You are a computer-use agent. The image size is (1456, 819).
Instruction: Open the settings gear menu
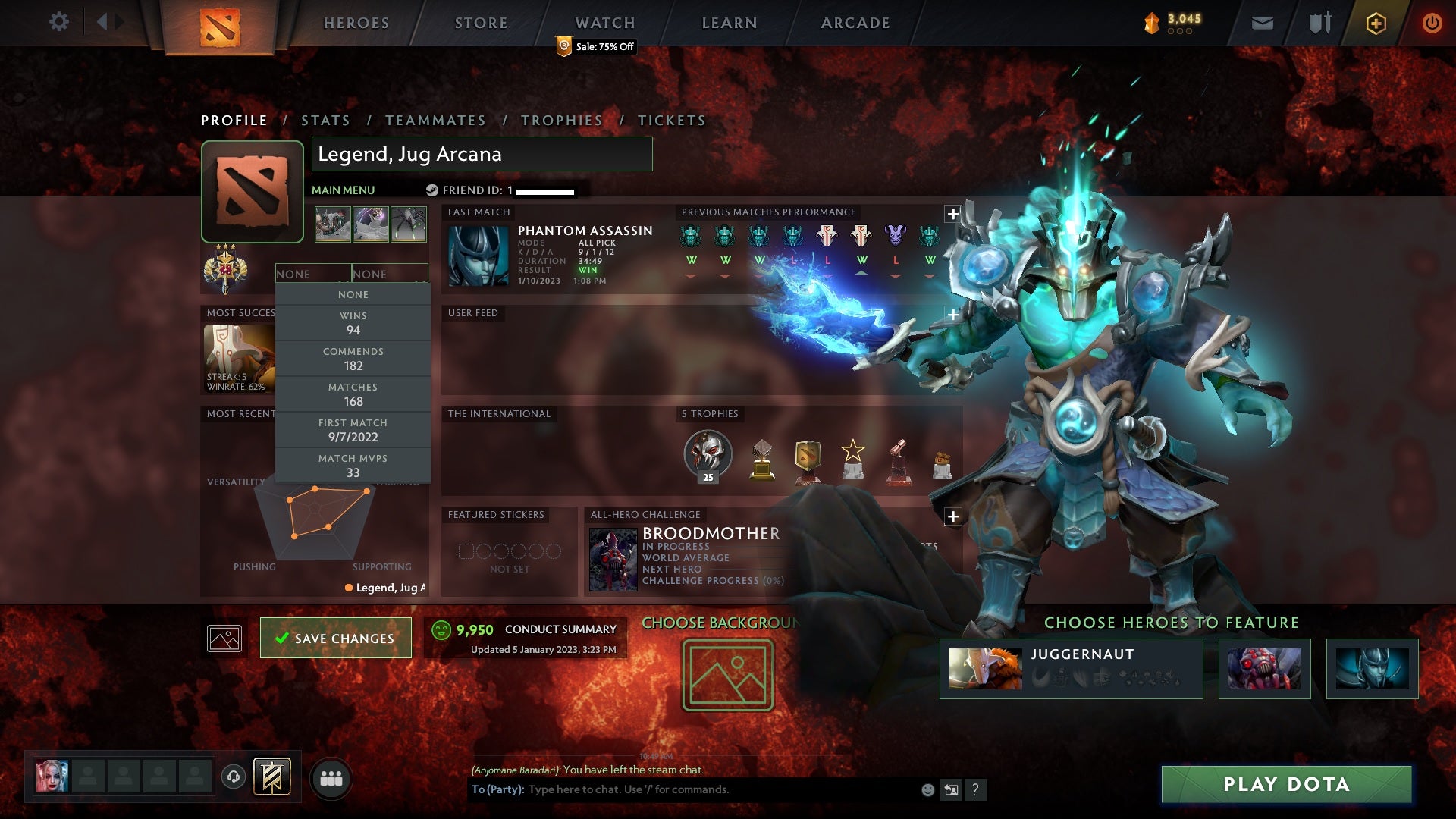click(x=59, y=22)
